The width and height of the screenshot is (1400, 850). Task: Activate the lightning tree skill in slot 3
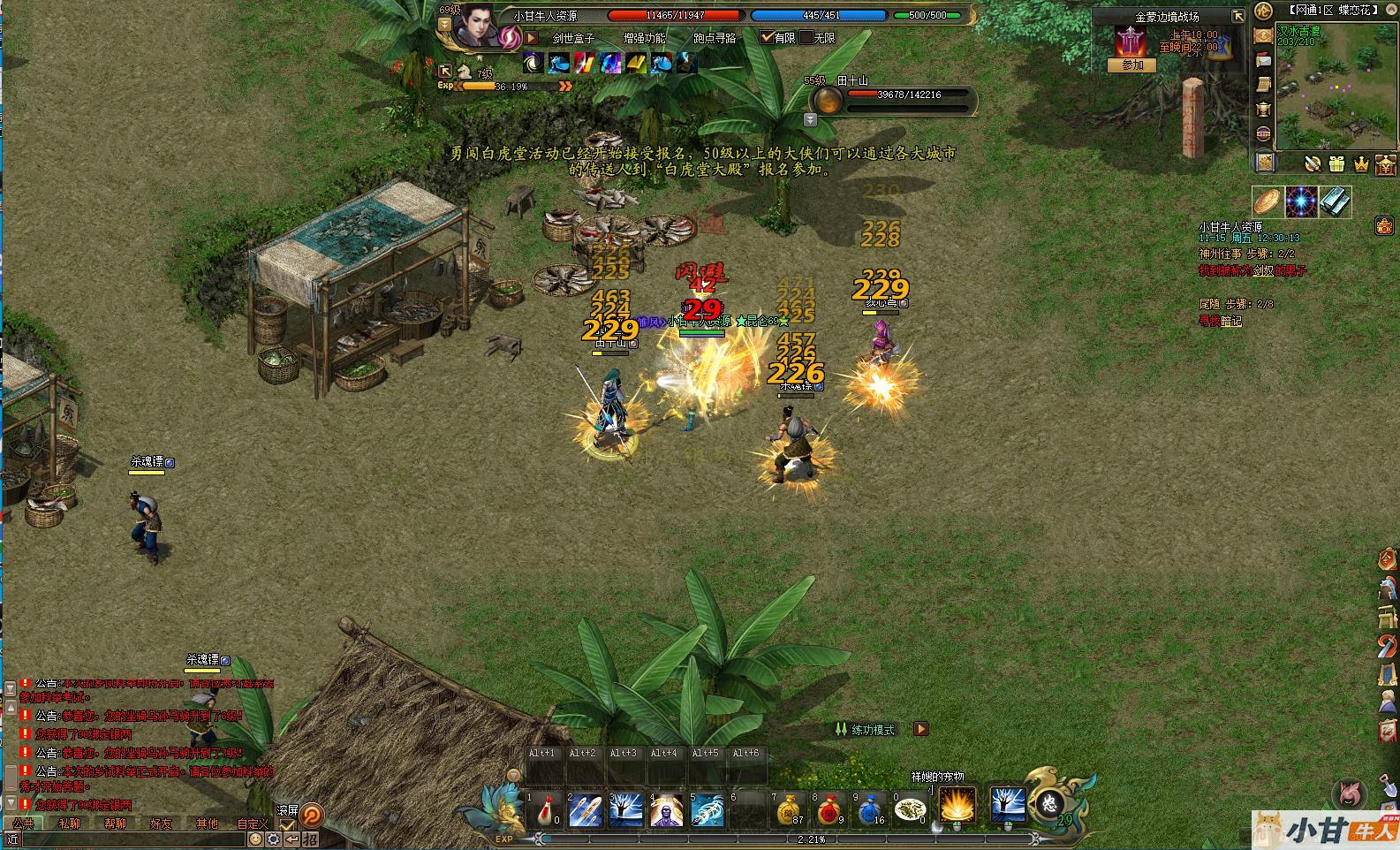coord(625,809)
